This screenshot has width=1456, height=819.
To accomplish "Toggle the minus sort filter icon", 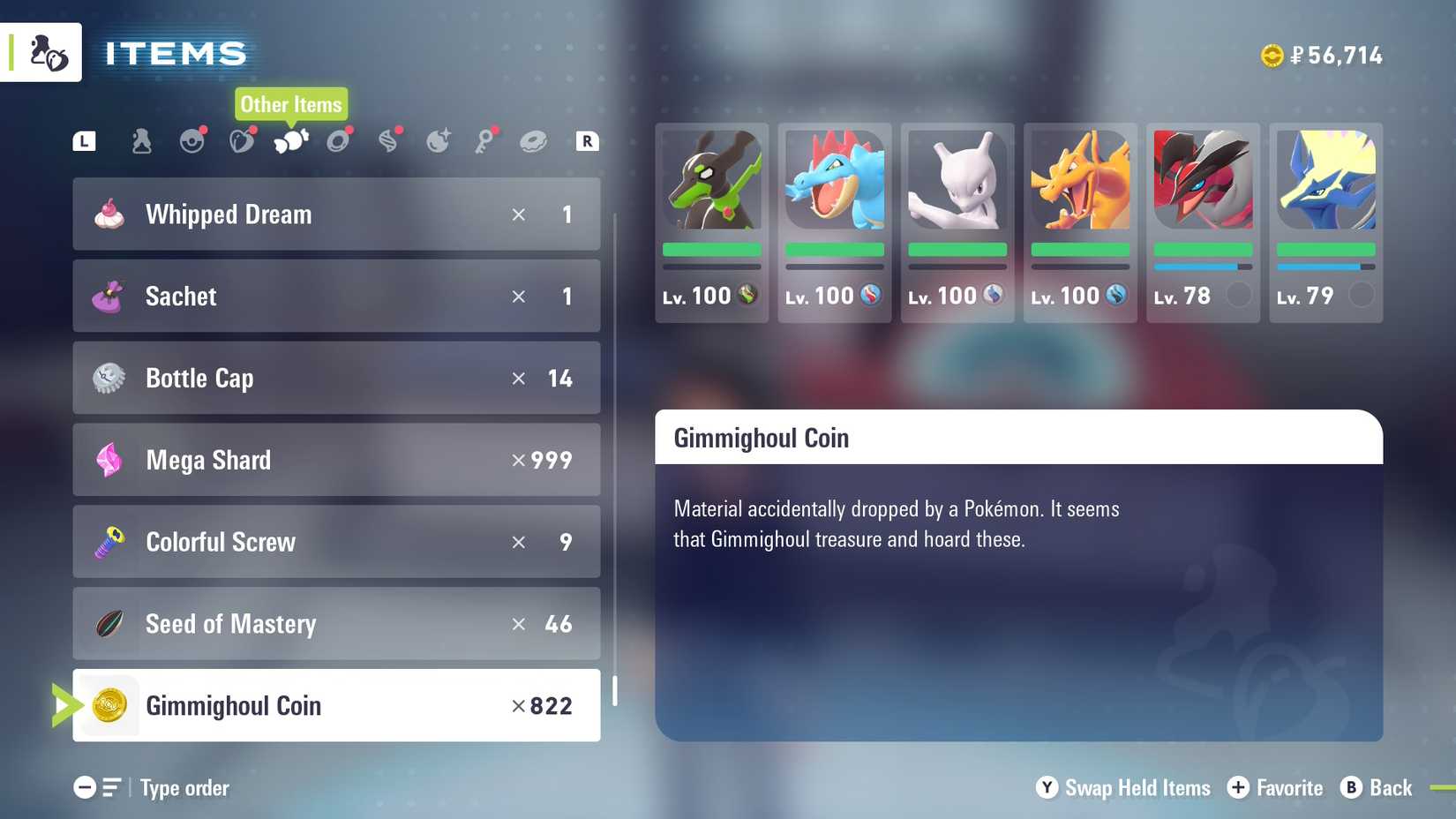I will (x=84, y=787).
